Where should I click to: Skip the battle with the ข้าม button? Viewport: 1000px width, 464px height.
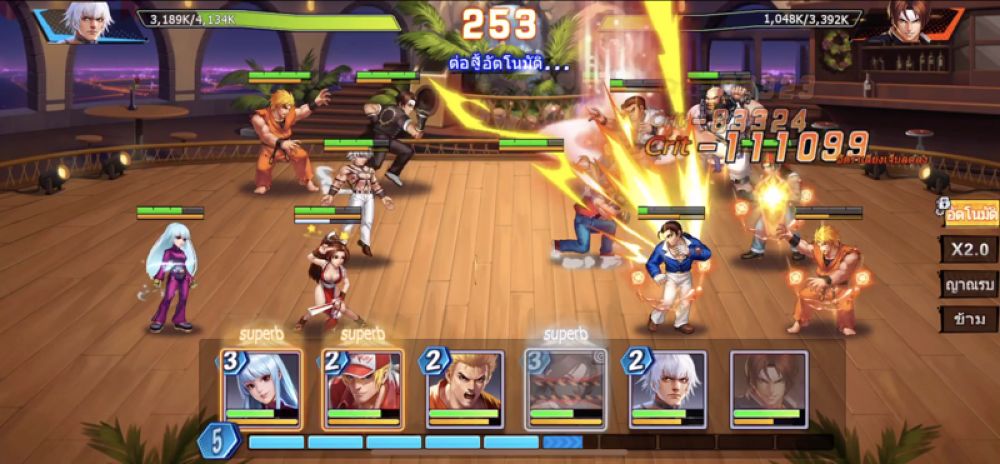(970, 320)
